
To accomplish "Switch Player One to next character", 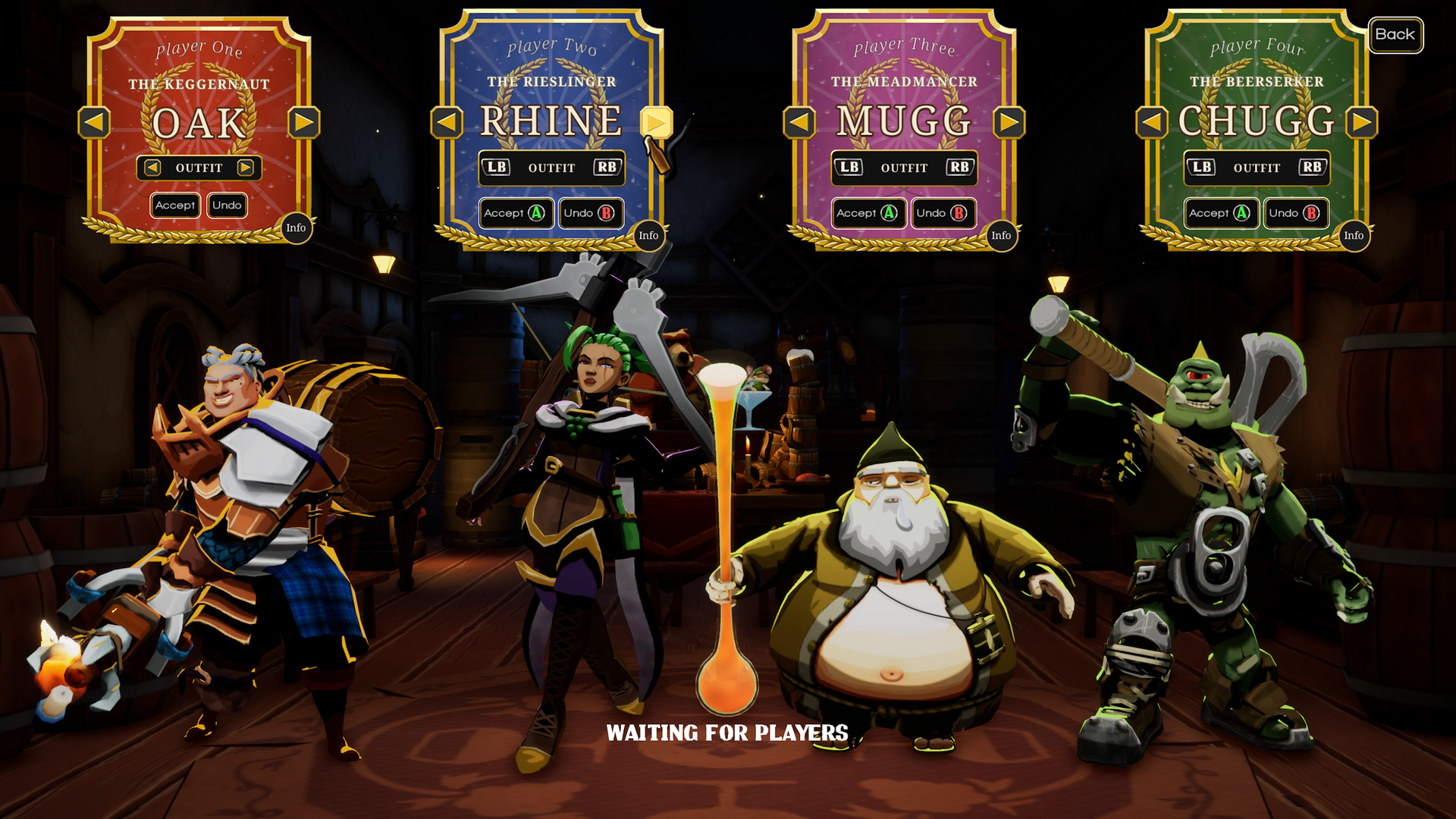I will [x=304, y=123].
